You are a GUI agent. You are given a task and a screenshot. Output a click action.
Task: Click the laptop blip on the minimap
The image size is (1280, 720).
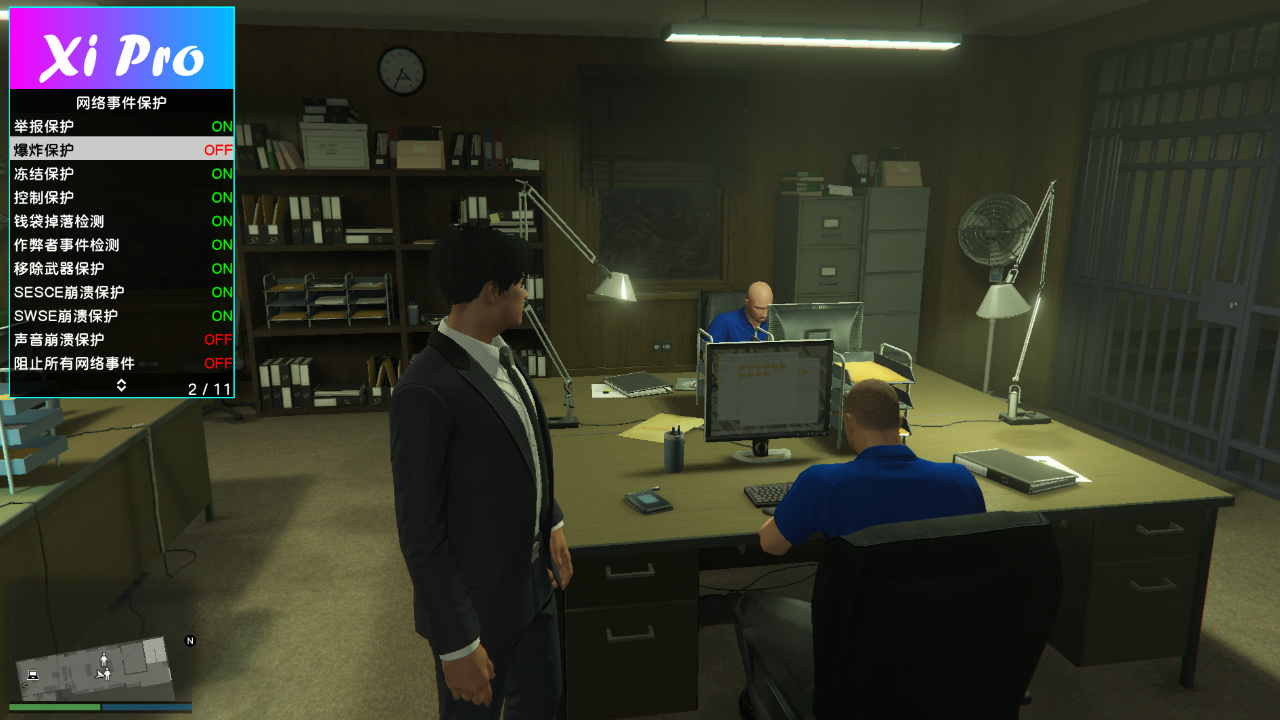[32, 676]
